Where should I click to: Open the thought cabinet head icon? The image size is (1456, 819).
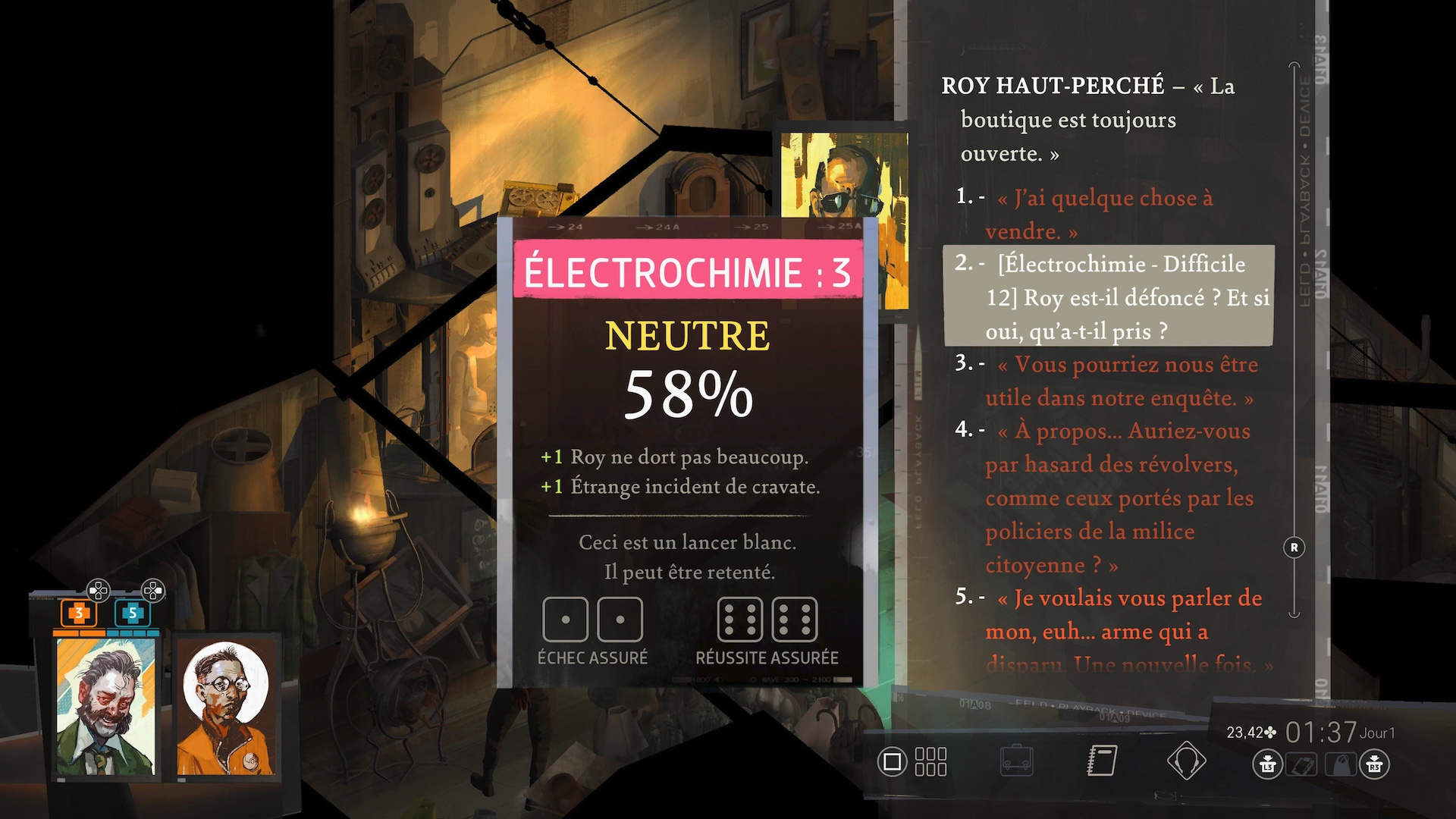[x=1186, y=761]
